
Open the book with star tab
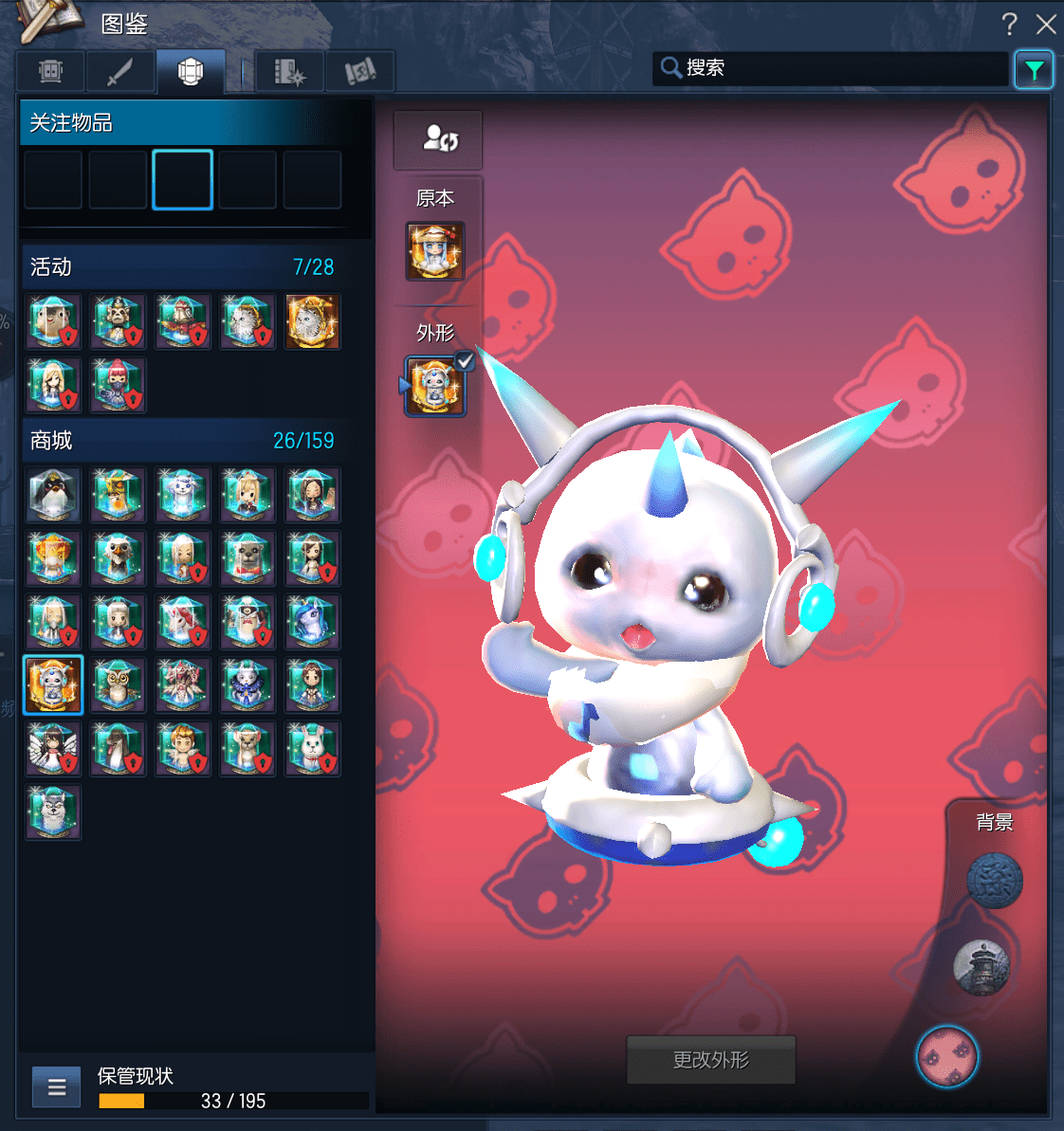[x=290, y=71]
